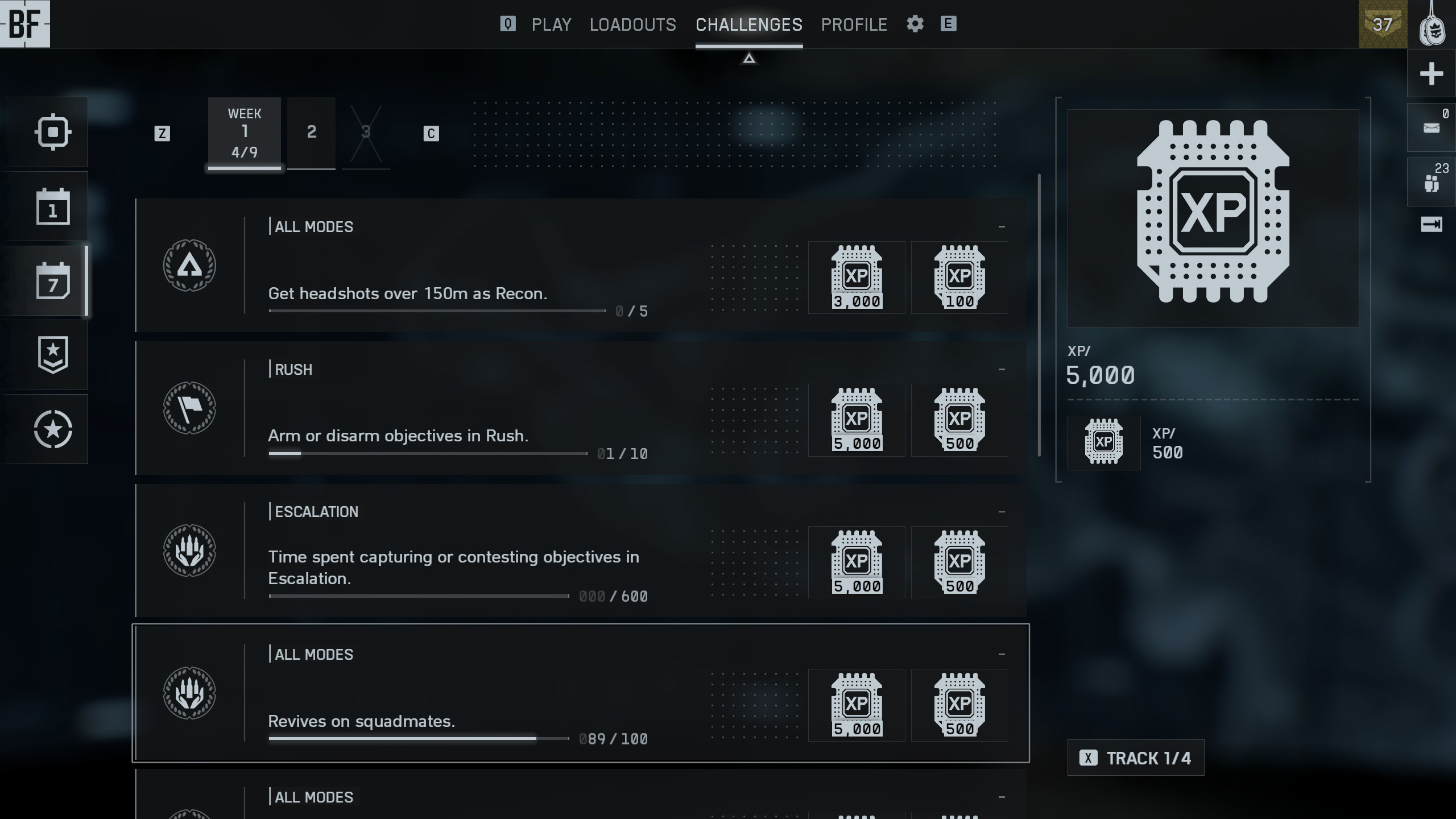Switch to the Week 2 tab
This screenshot has height=819, width=1456.
click(x=311, y=133)
